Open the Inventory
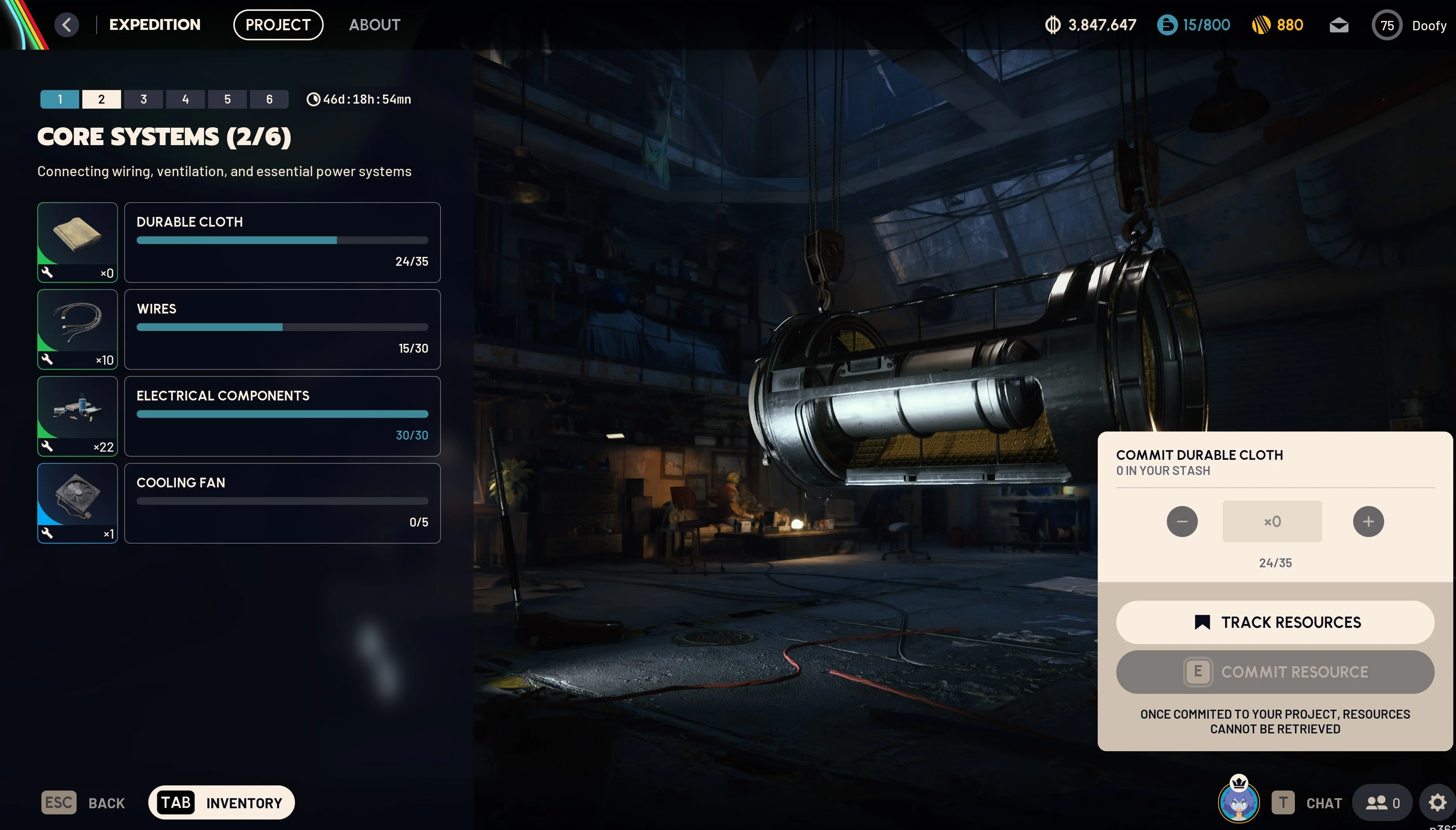This screenshot has height=830, width=1456. (x=221, y=802)
